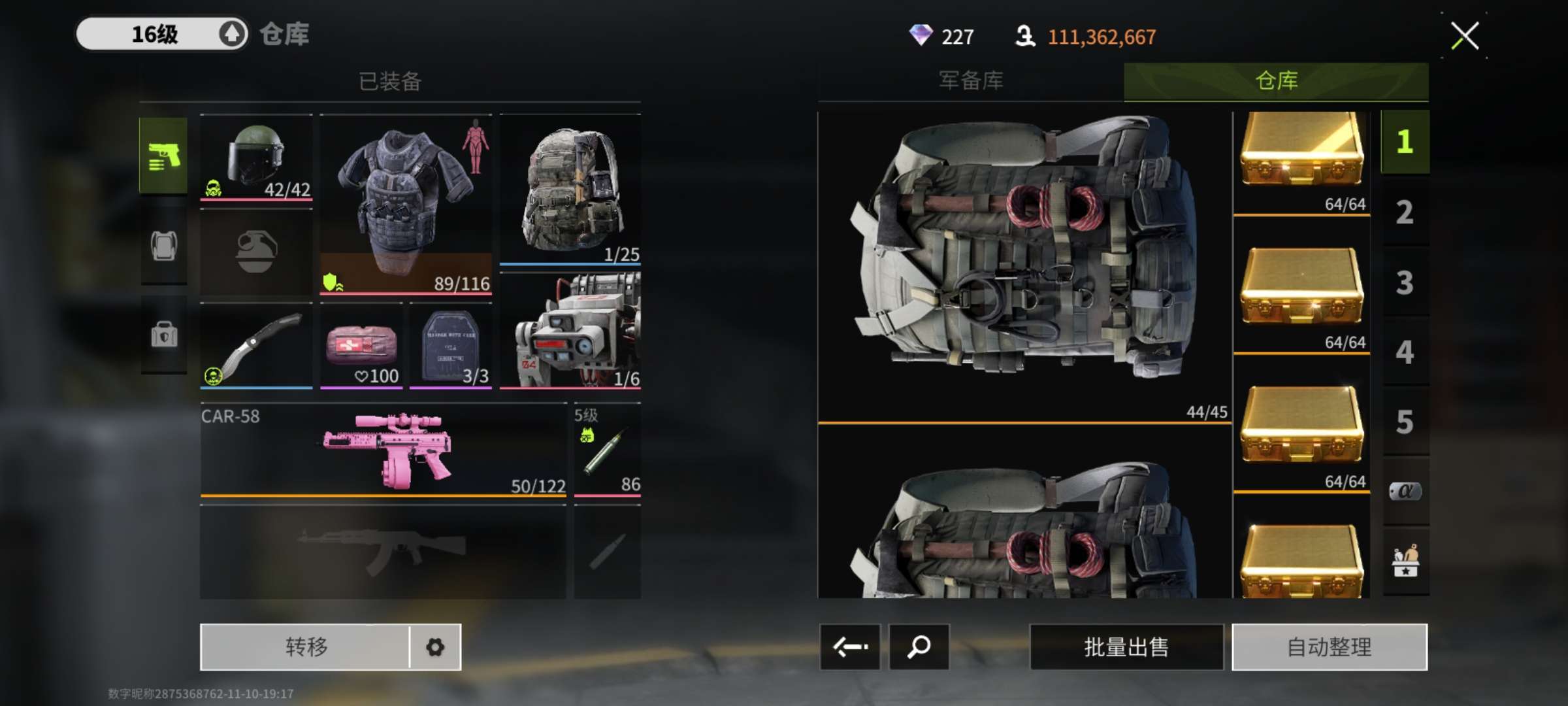Image resolution: width=1568 pixels, height=706 pixels.
Task: Switch to warehouse page 2
Action: (x=1405, y=212)
